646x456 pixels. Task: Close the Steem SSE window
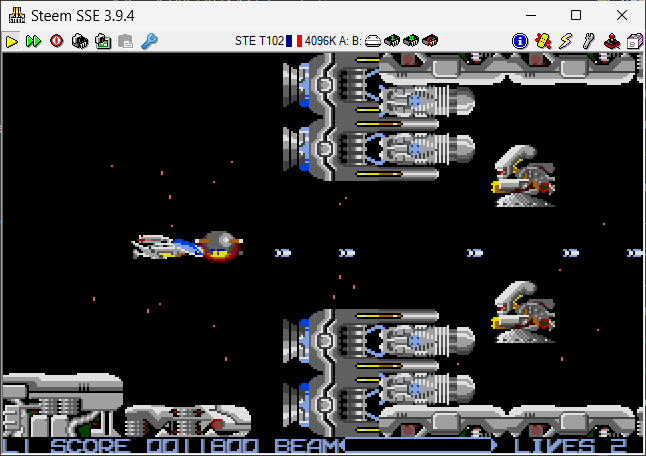(x=621, y=15)
